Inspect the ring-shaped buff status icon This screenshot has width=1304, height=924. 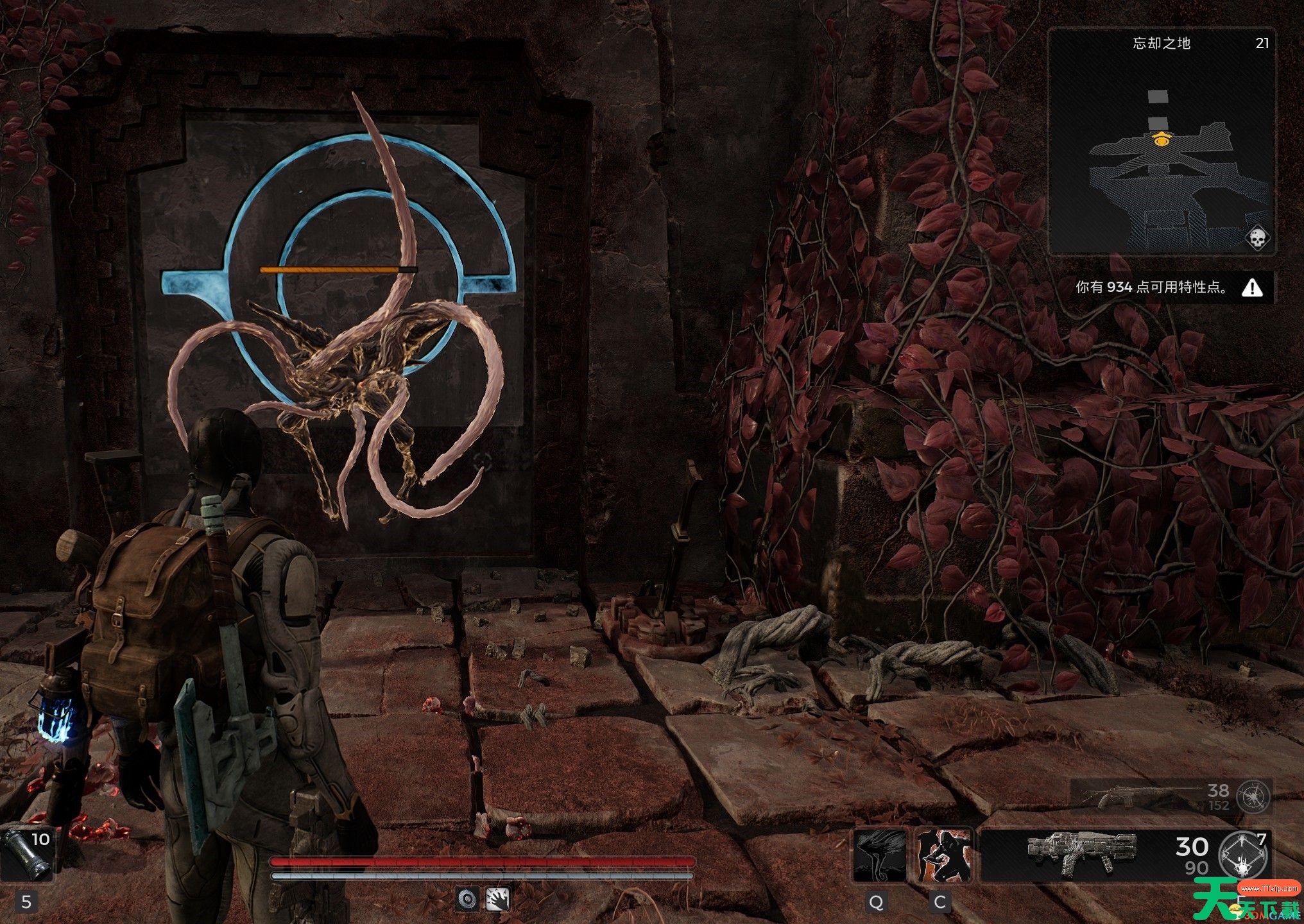(x=468, y=898)
